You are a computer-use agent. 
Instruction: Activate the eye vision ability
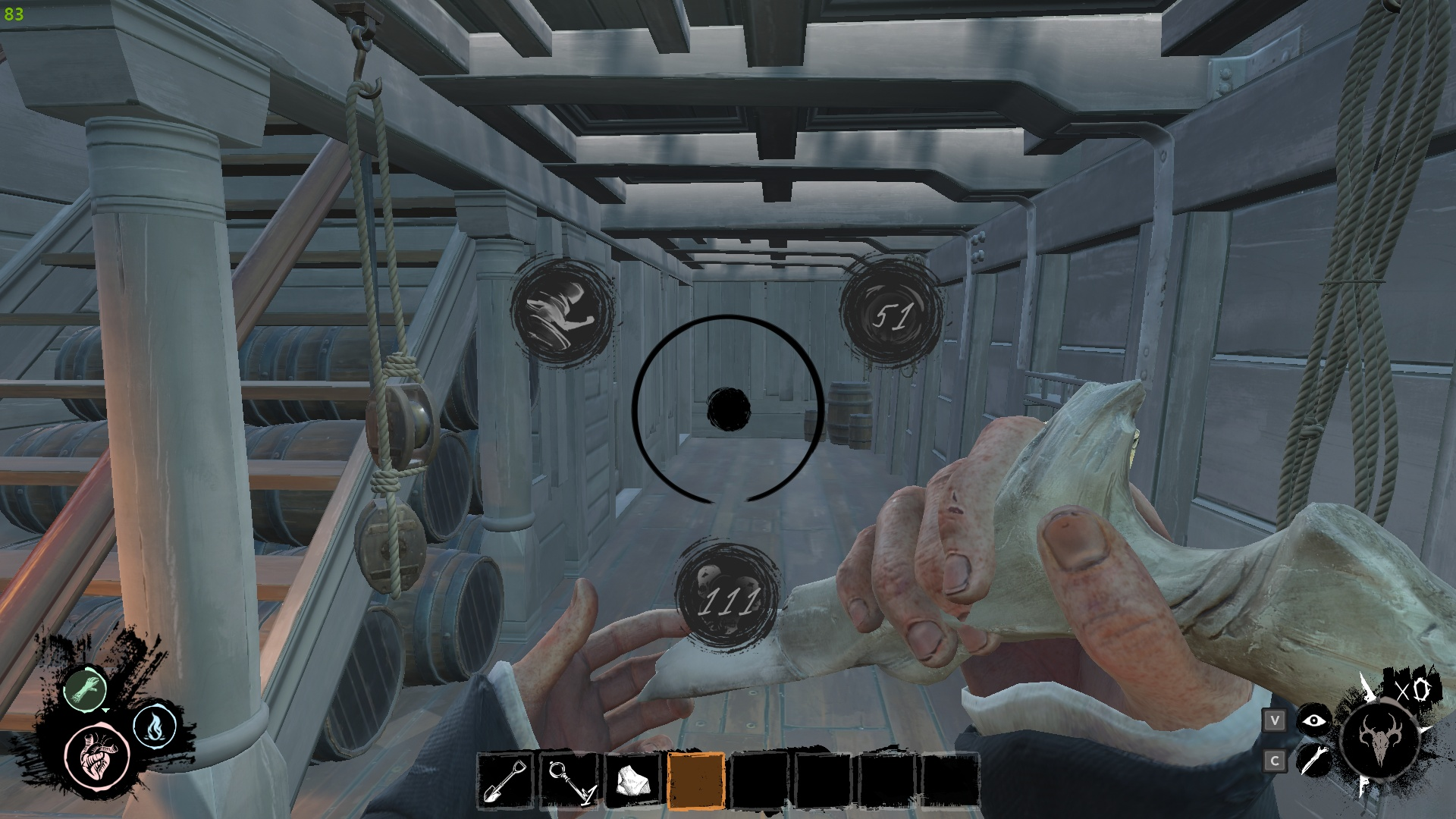(1313, 720)
